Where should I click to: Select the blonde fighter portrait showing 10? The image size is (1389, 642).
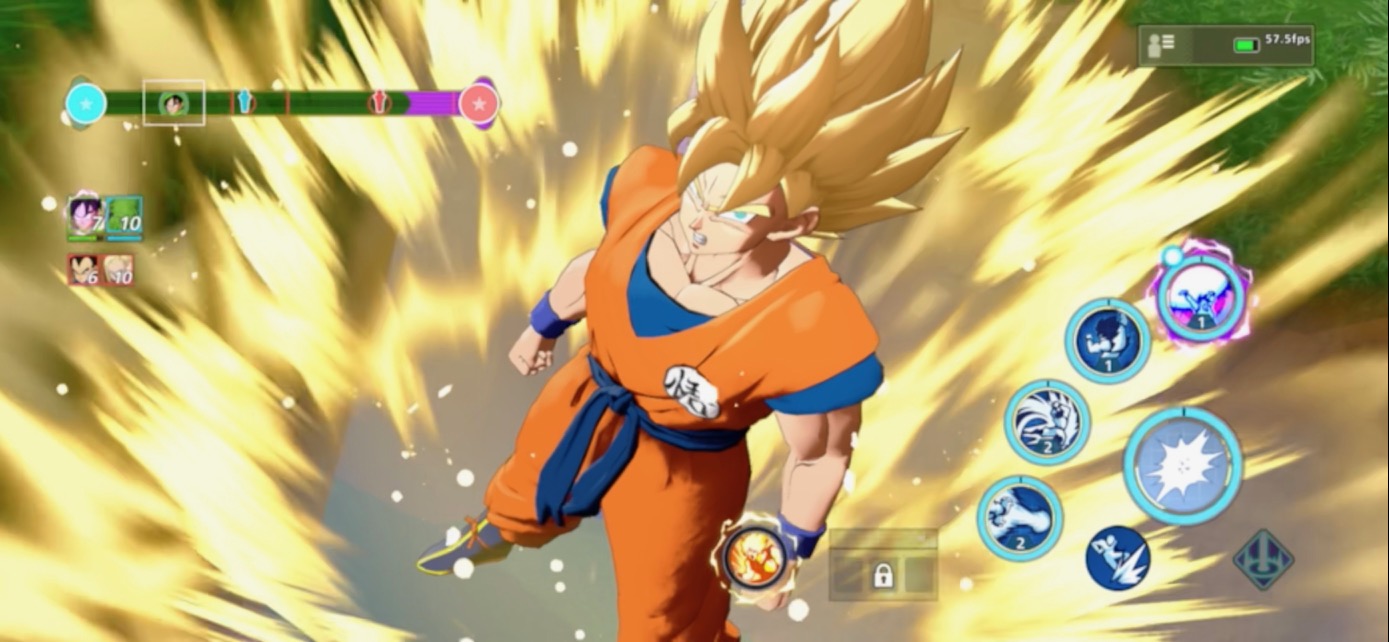click(x=118, y=270)
